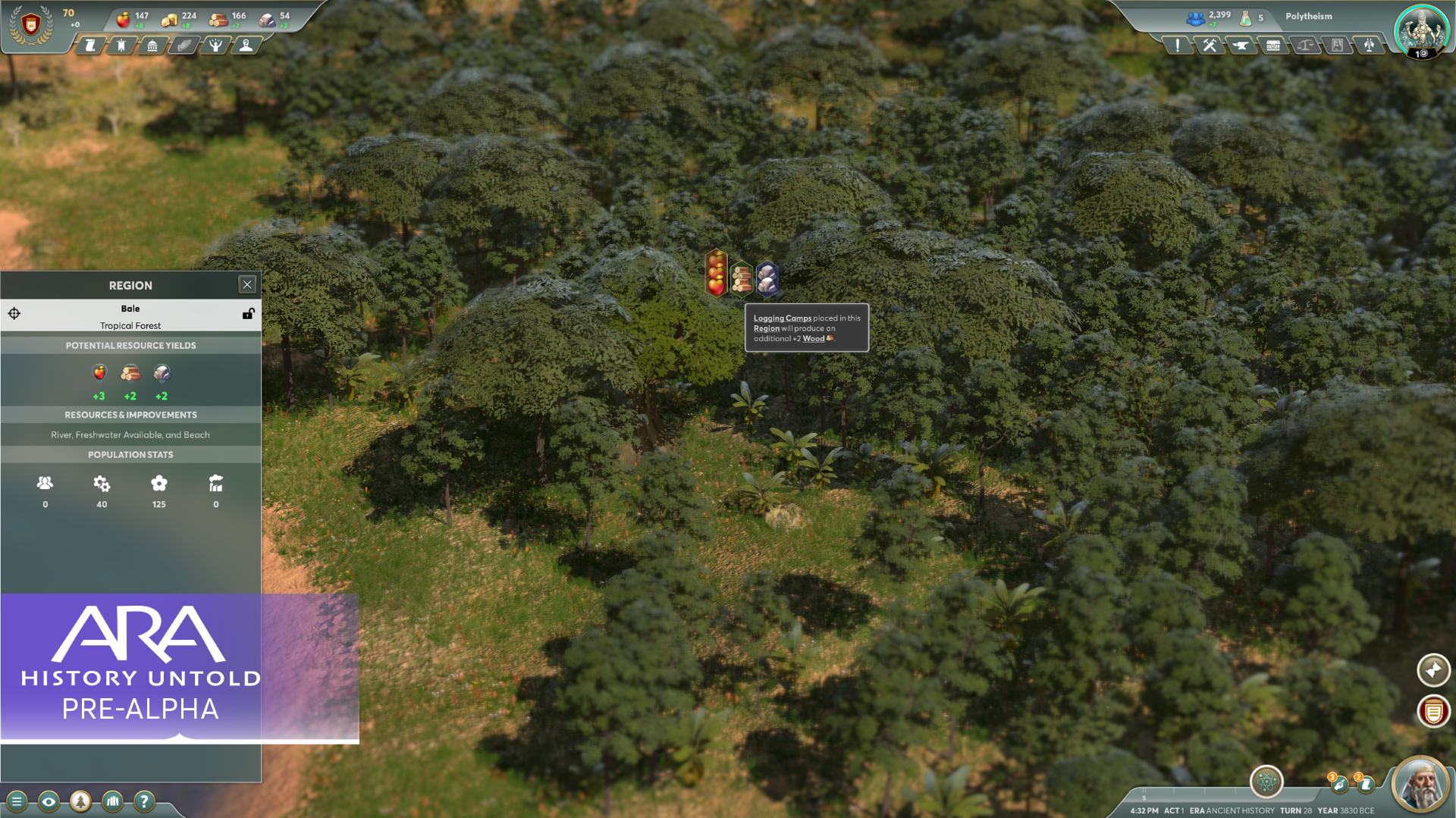Click the red shield nation emblem

tap(30, 26)
